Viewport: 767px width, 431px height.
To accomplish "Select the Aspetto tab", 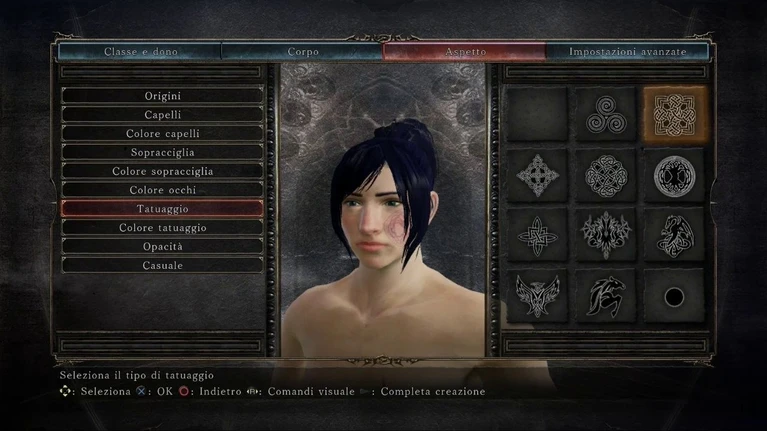I will pos(465,50).
